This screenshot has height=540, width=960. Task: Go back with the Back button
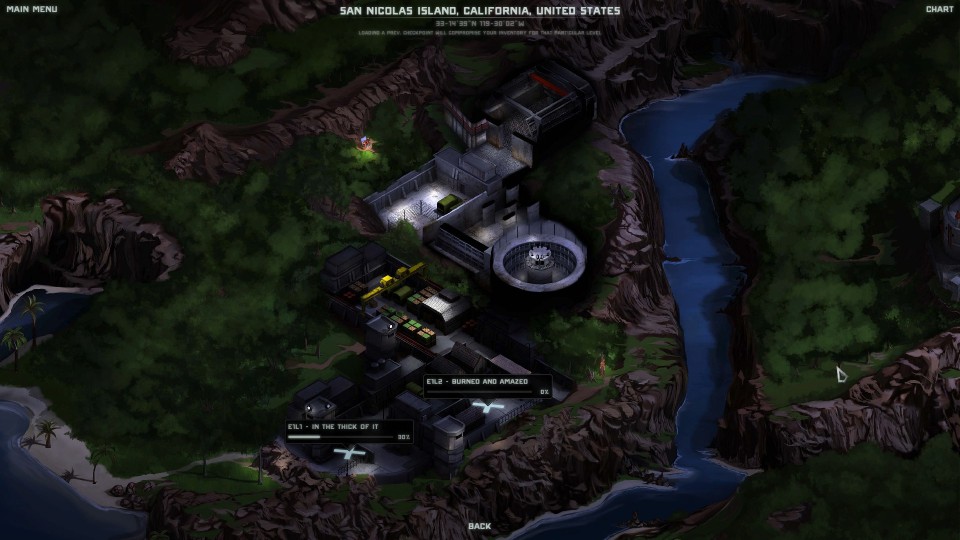point(480,526)
